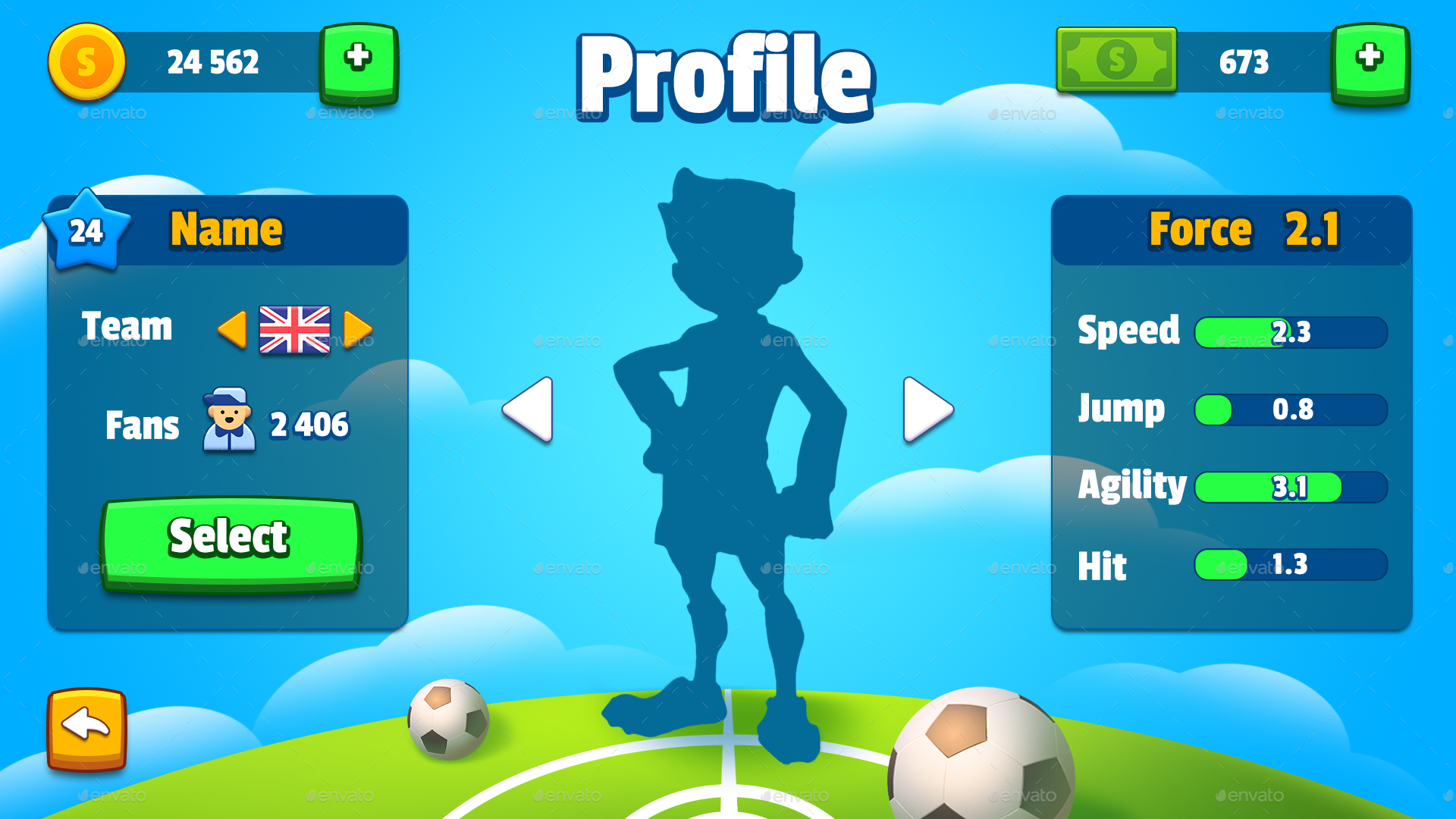
Task: Add more cash with the green plus
Action: [x=1370, y=62]
